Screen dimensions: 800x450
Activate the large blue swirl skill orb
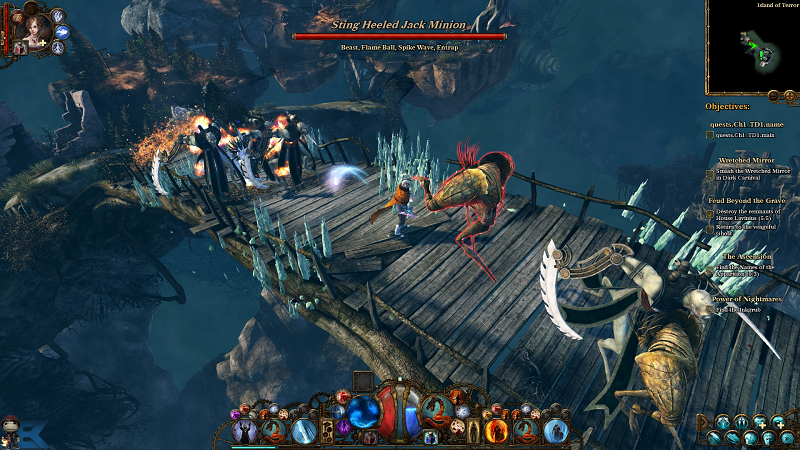tap(364, 408)
